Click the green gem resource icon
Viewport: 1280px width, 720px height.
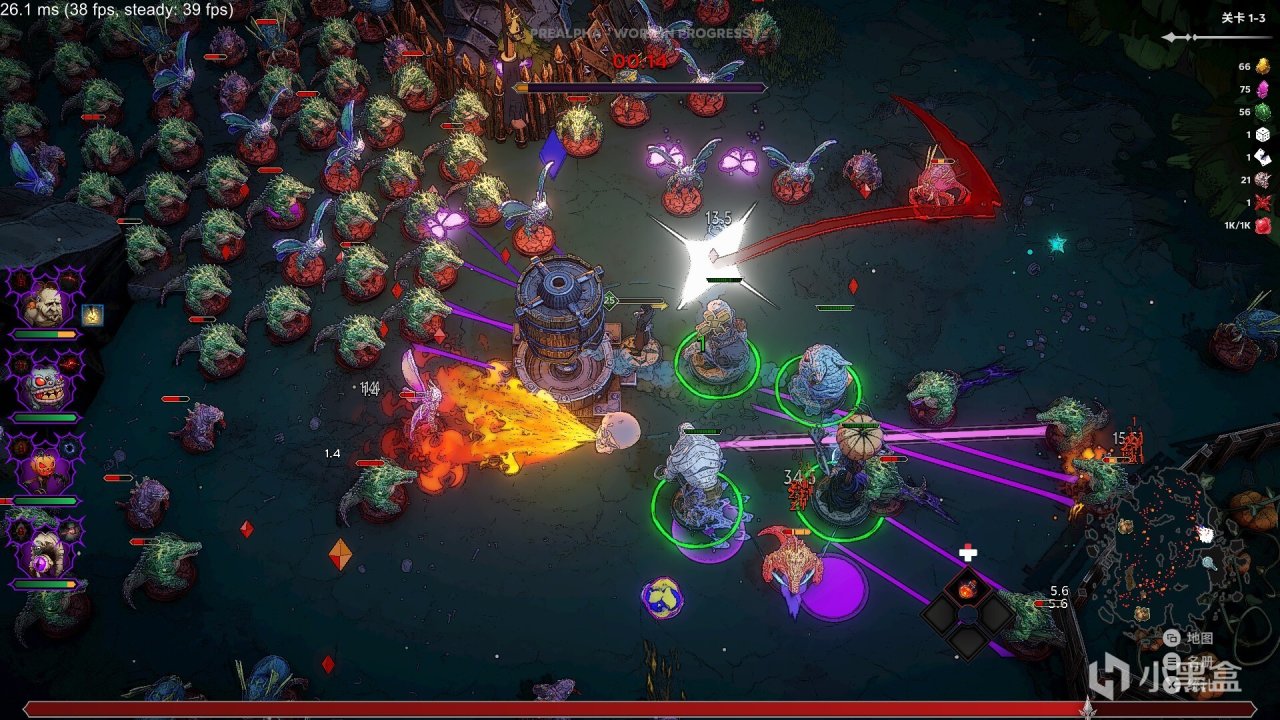[x=1262, y=112]
